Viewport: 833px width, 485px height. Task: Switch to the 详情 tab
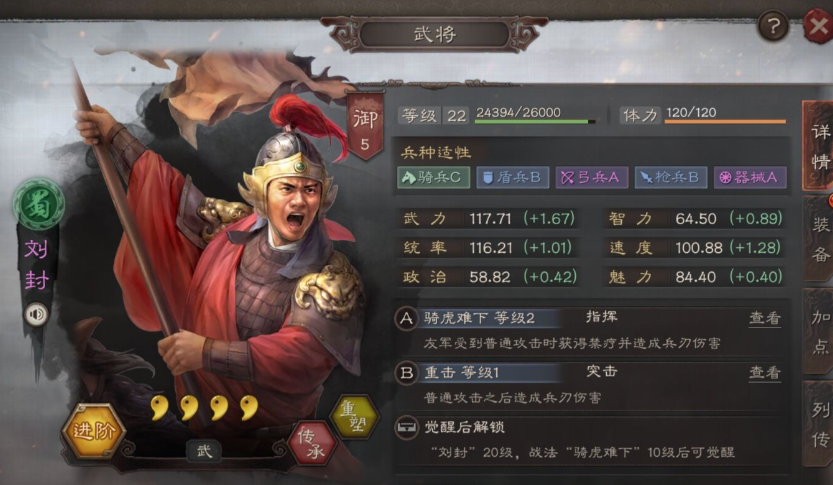tap(819, 146)
